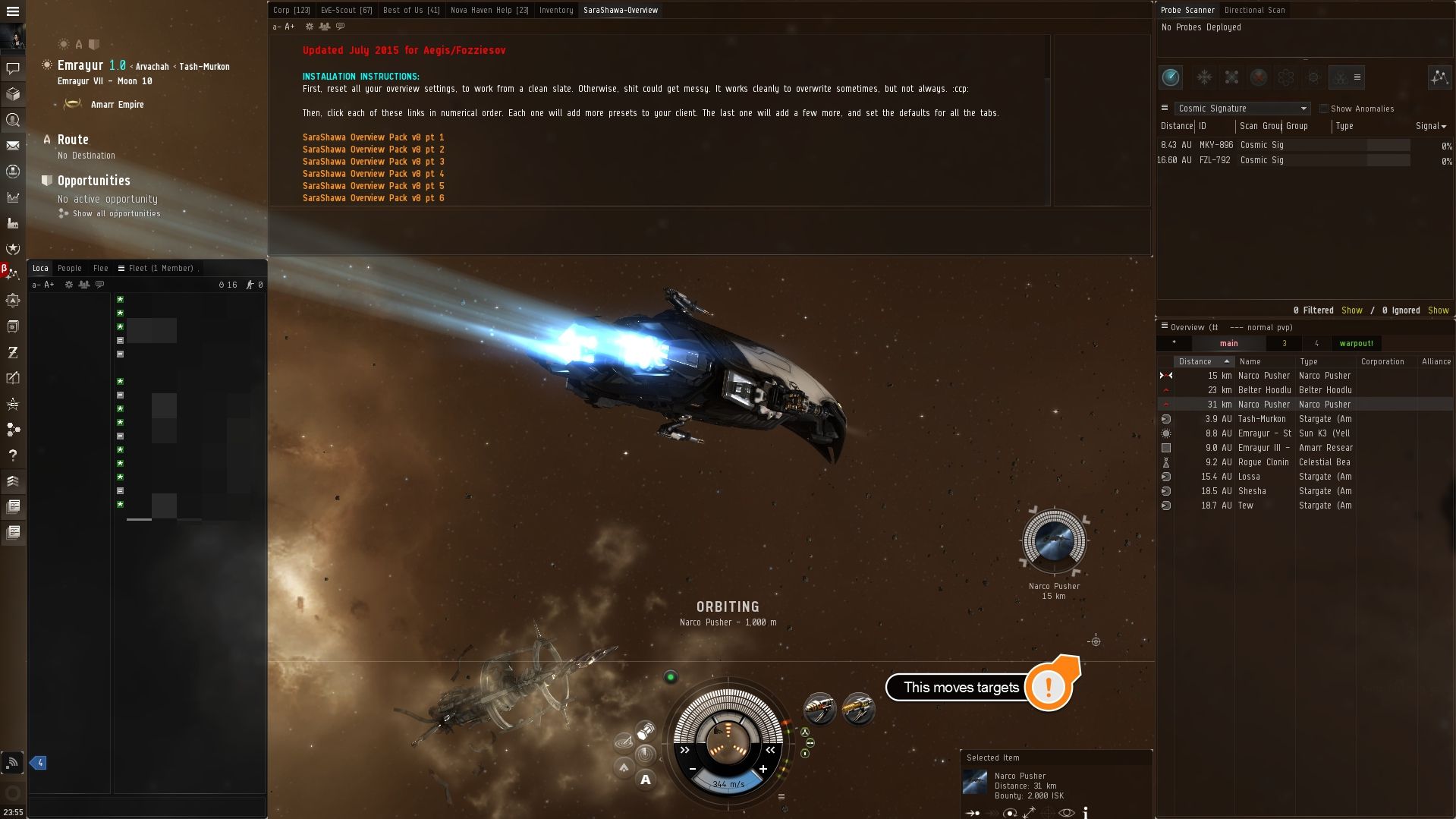Open the directional scanner radar icon near the HUD
Viewport: 1456px width, 819px height.
[x=624, y=742]
